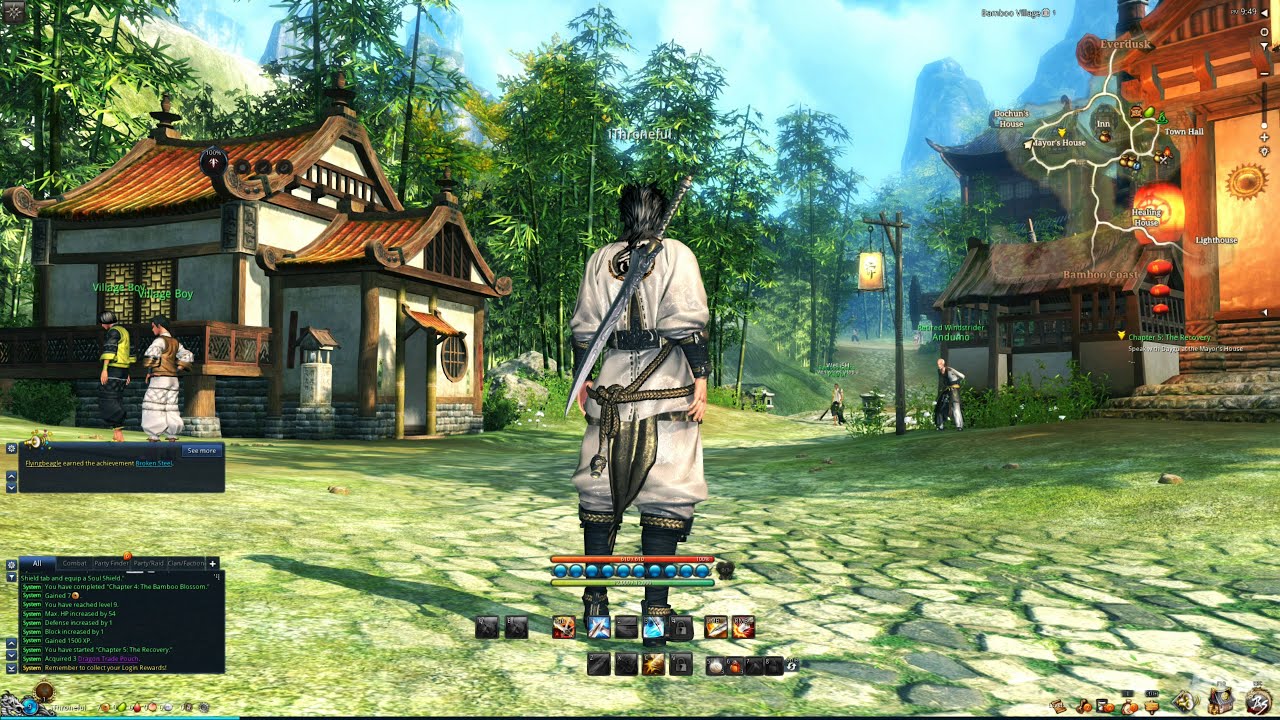Open the Party Finder chat tab

(111, 564)
